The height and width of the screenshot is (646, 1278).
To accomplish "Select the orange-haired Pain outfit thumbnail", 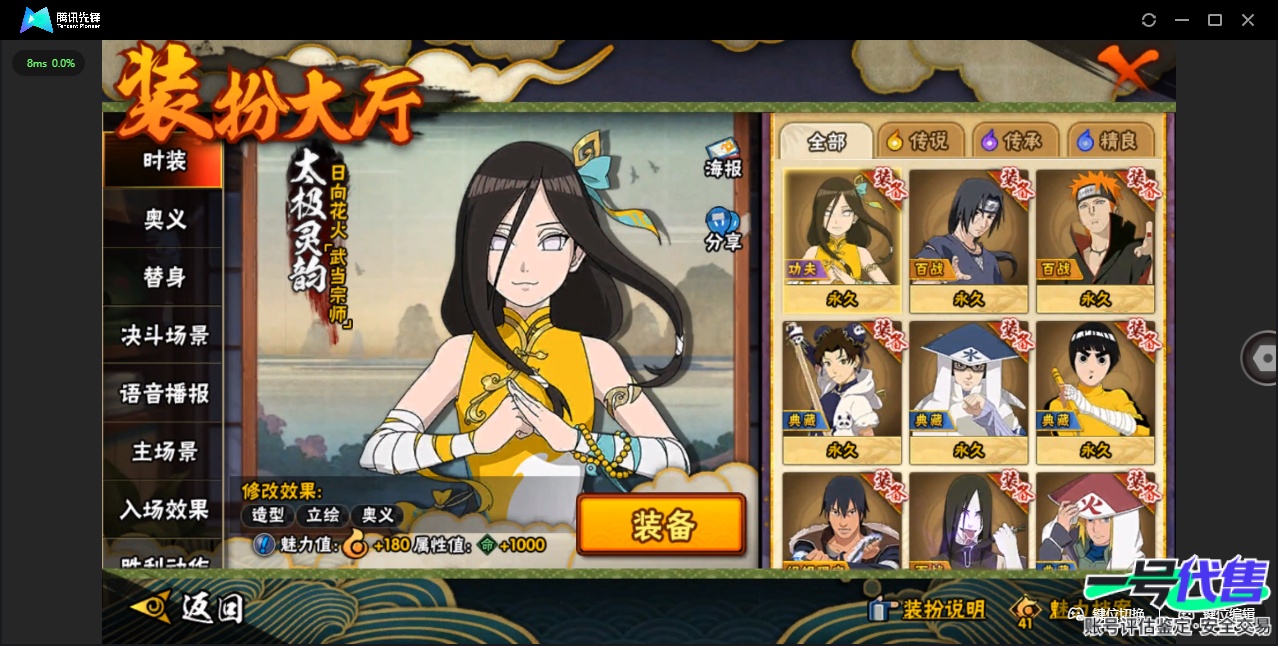I will [1095, 240].
